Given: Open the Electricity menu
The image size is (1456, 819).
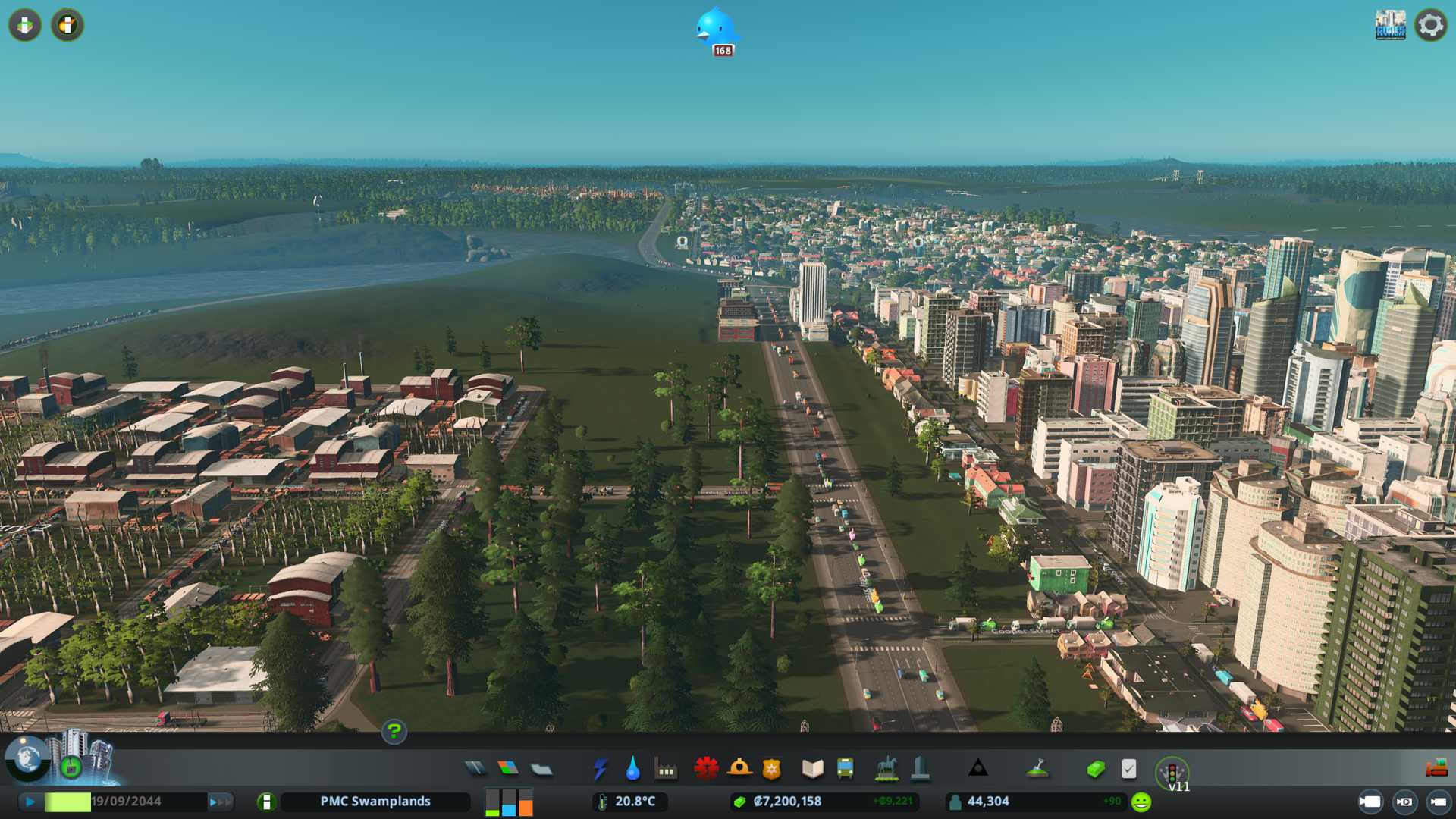Looking at the screenshot, I should 600,769.
